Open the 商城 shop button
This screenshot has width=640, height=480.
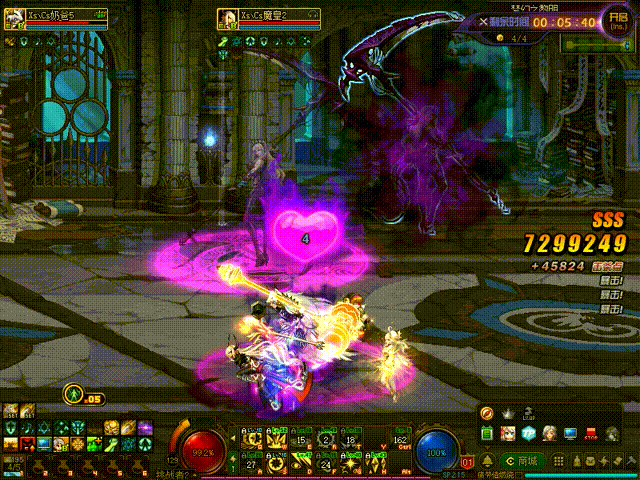524,461
